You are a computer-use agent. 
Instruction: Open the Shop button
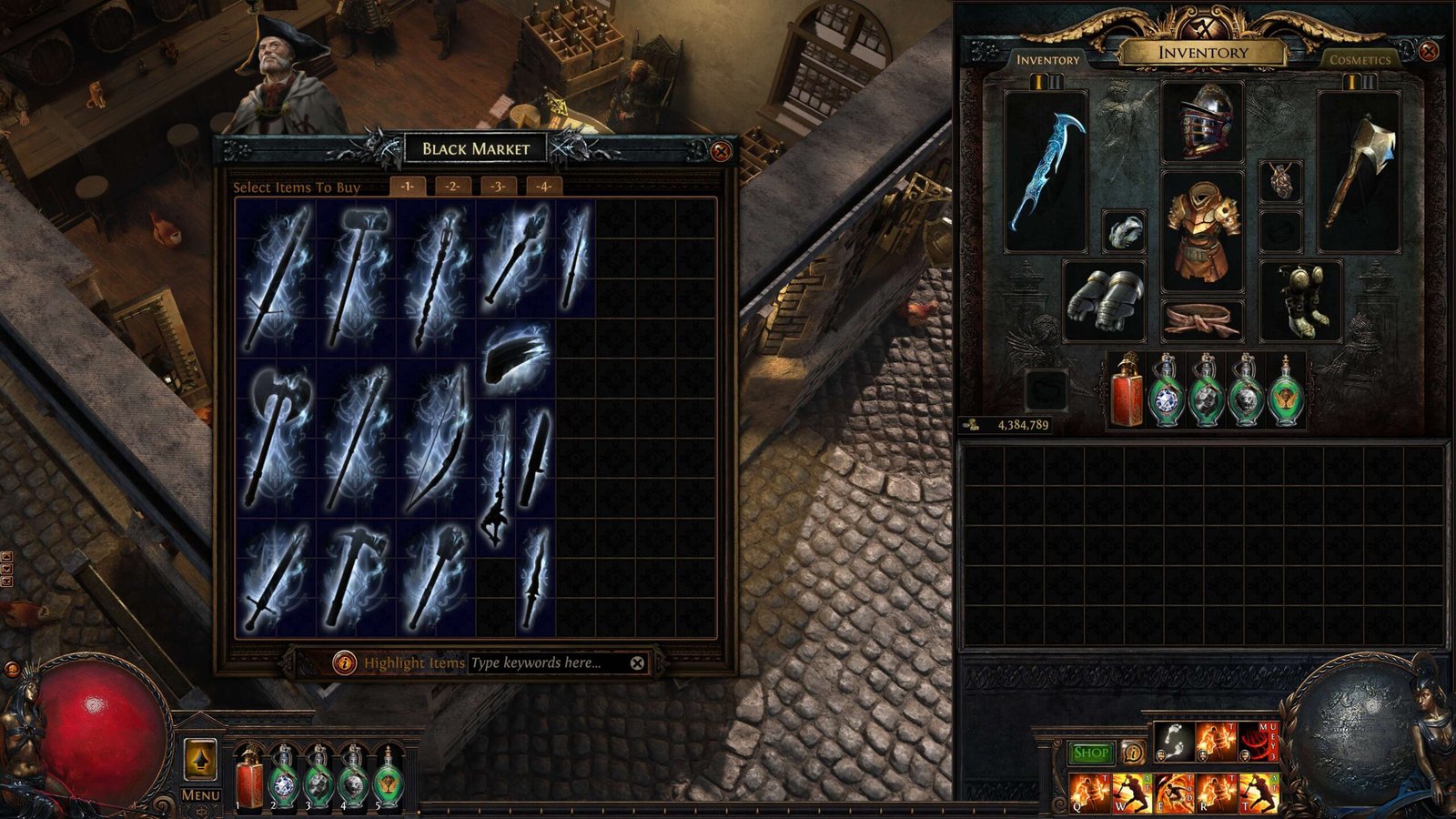click(x=1089, y=753)
